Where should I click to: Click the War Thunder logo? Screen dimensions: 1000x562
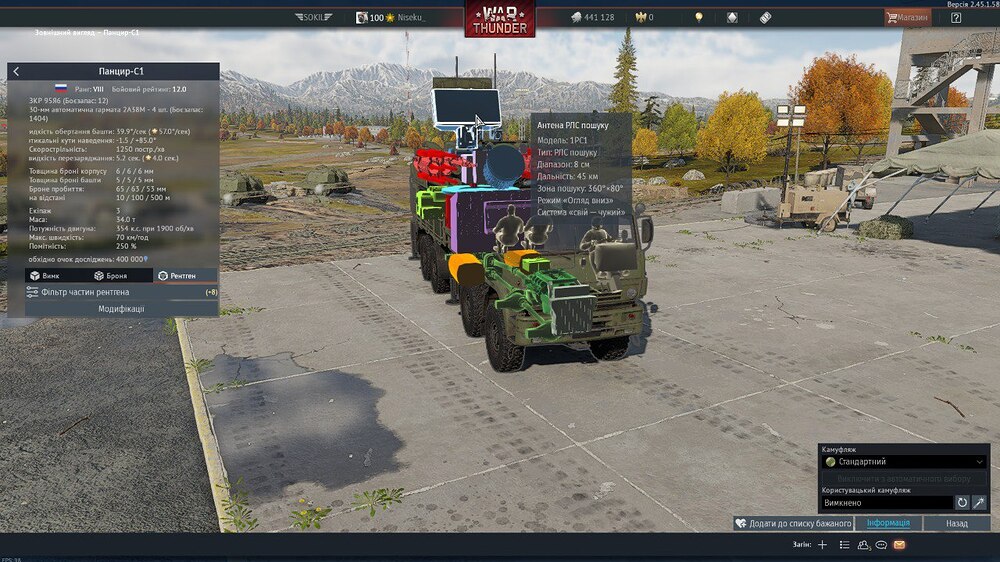(x=500, y=19)
